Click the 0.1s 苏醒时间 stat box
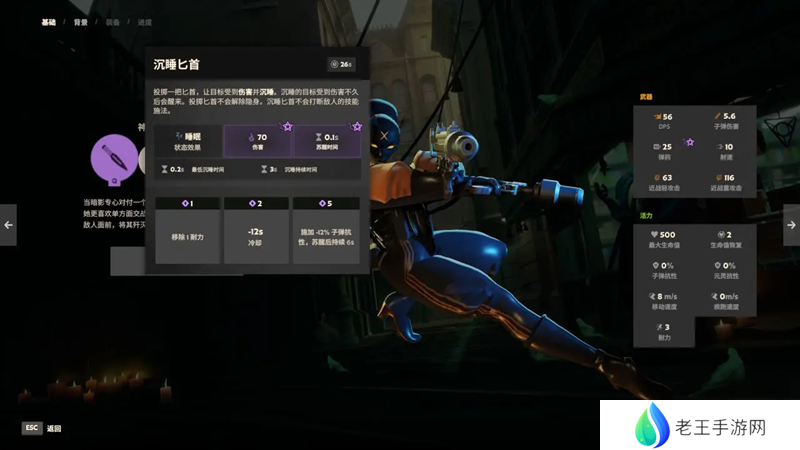Image resolution: width=800 pixels, height=450 pixels. point(326,141)
